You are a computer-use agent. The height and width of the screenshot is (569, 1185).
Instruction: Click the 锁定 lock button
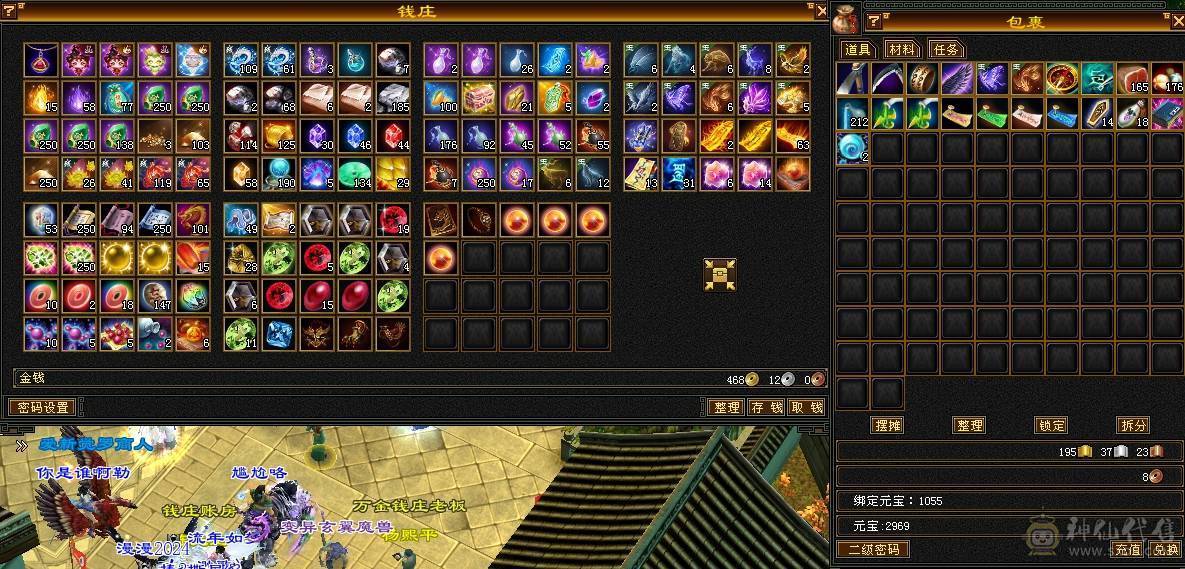(x=1051, y=425)
